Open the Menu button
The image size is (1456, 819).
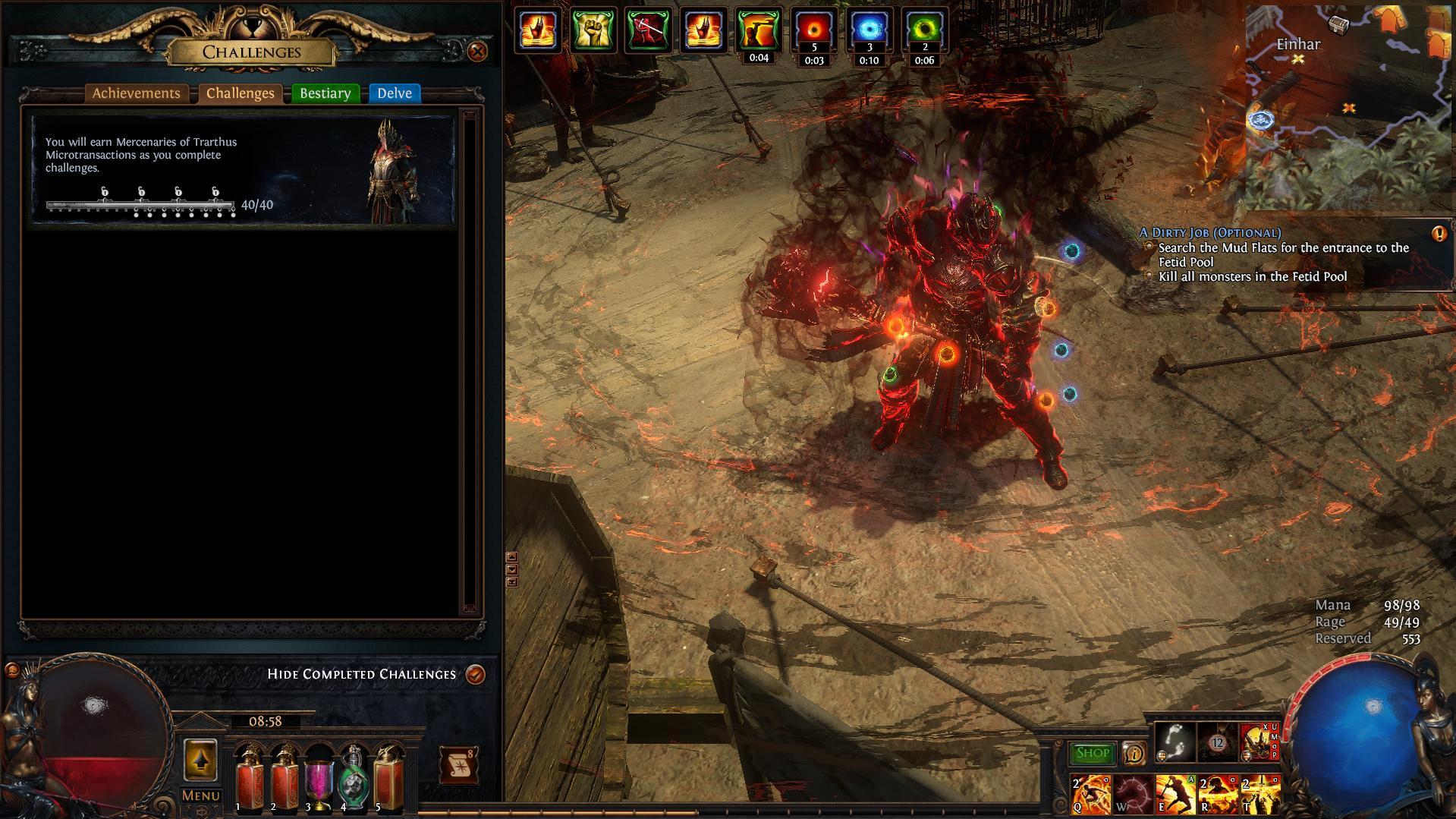pos(201,795)
